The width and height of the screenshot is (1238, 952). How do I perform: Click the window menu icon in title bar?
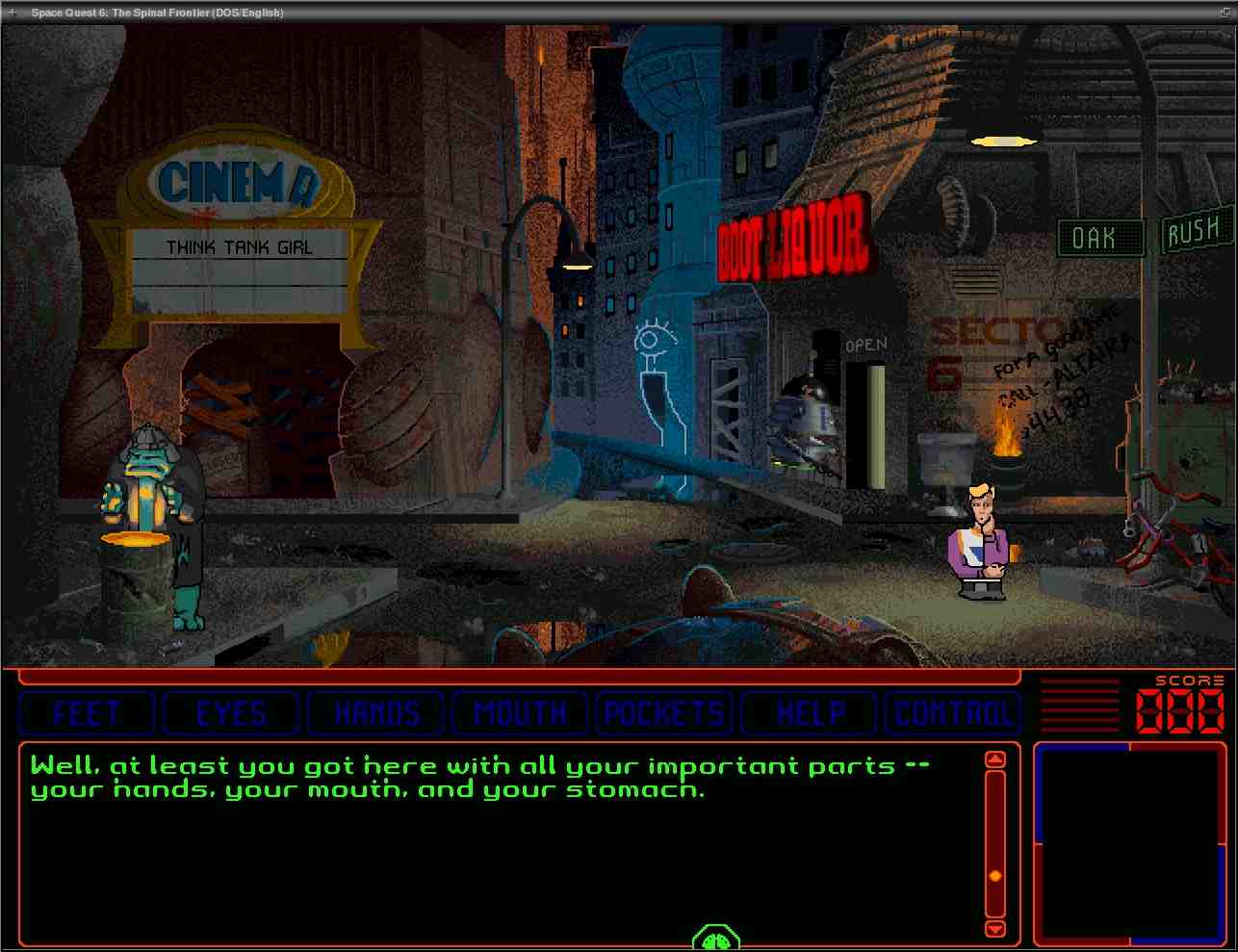point(12,13)
